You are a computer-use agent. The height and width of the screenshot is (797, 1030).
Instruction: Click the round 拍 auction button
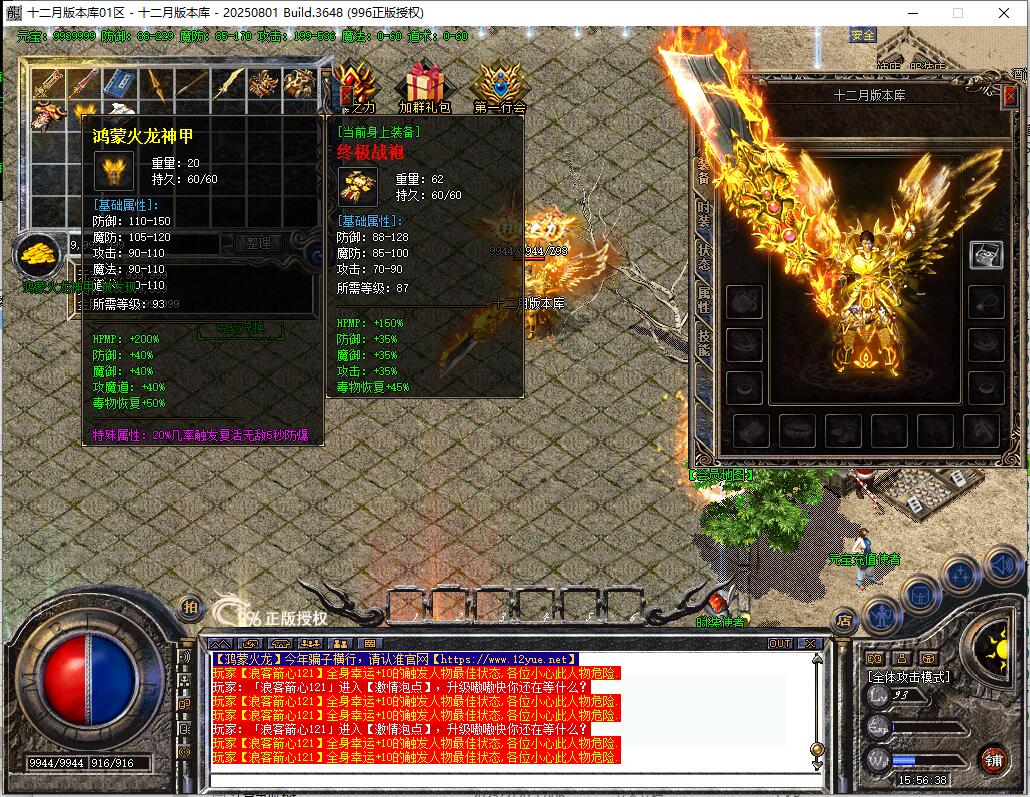point(190,606)
